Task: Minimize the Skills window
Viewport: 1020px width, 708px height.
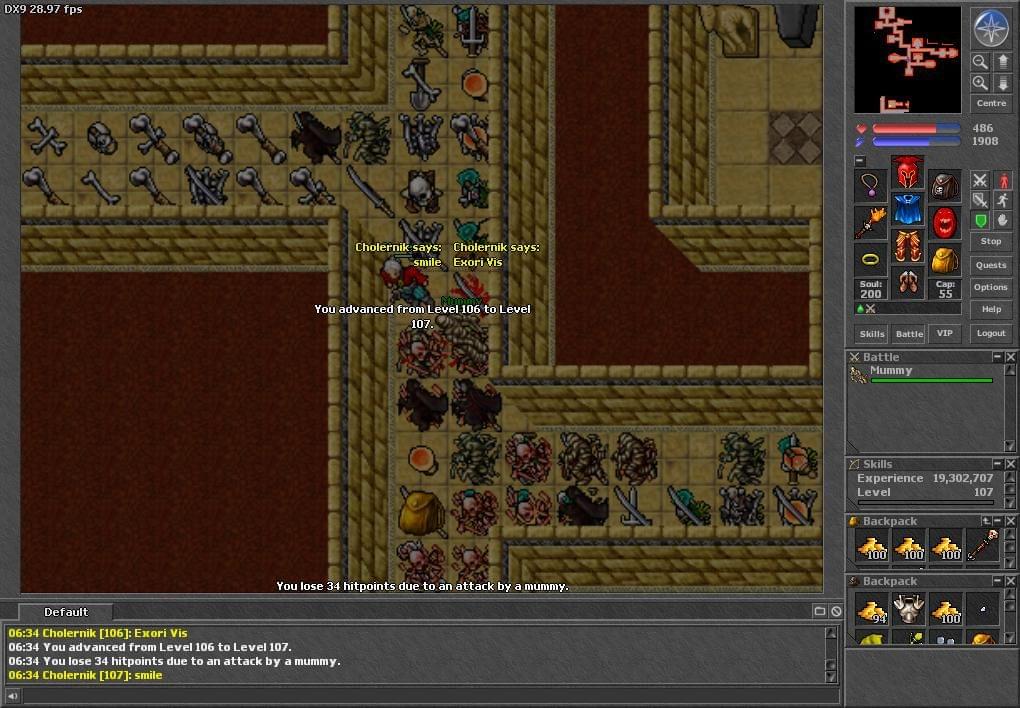Action: click(997, 464)
